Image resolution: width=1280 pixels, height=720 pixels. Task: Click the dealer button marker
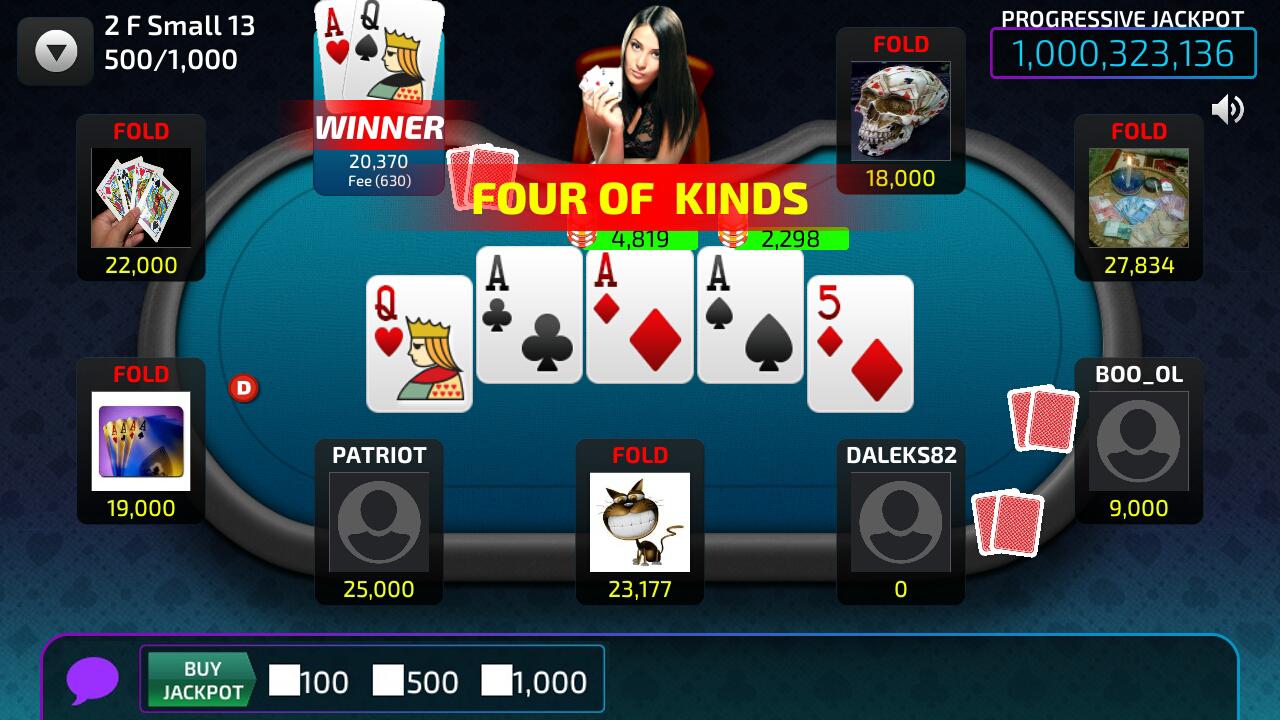tap(245, 388)
